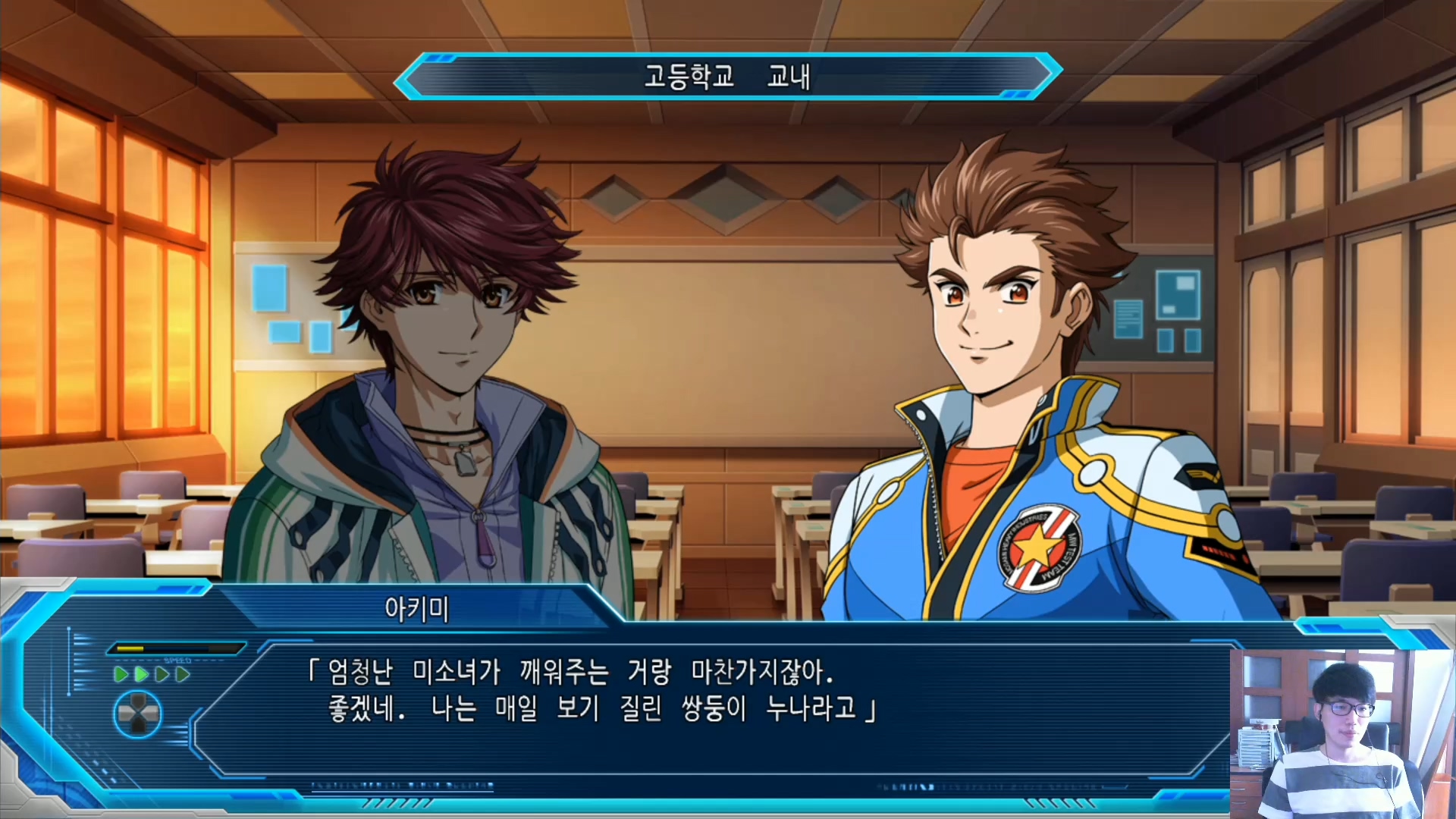
Task: Click the streamer webcam overlay
Action: [1341, 733]
